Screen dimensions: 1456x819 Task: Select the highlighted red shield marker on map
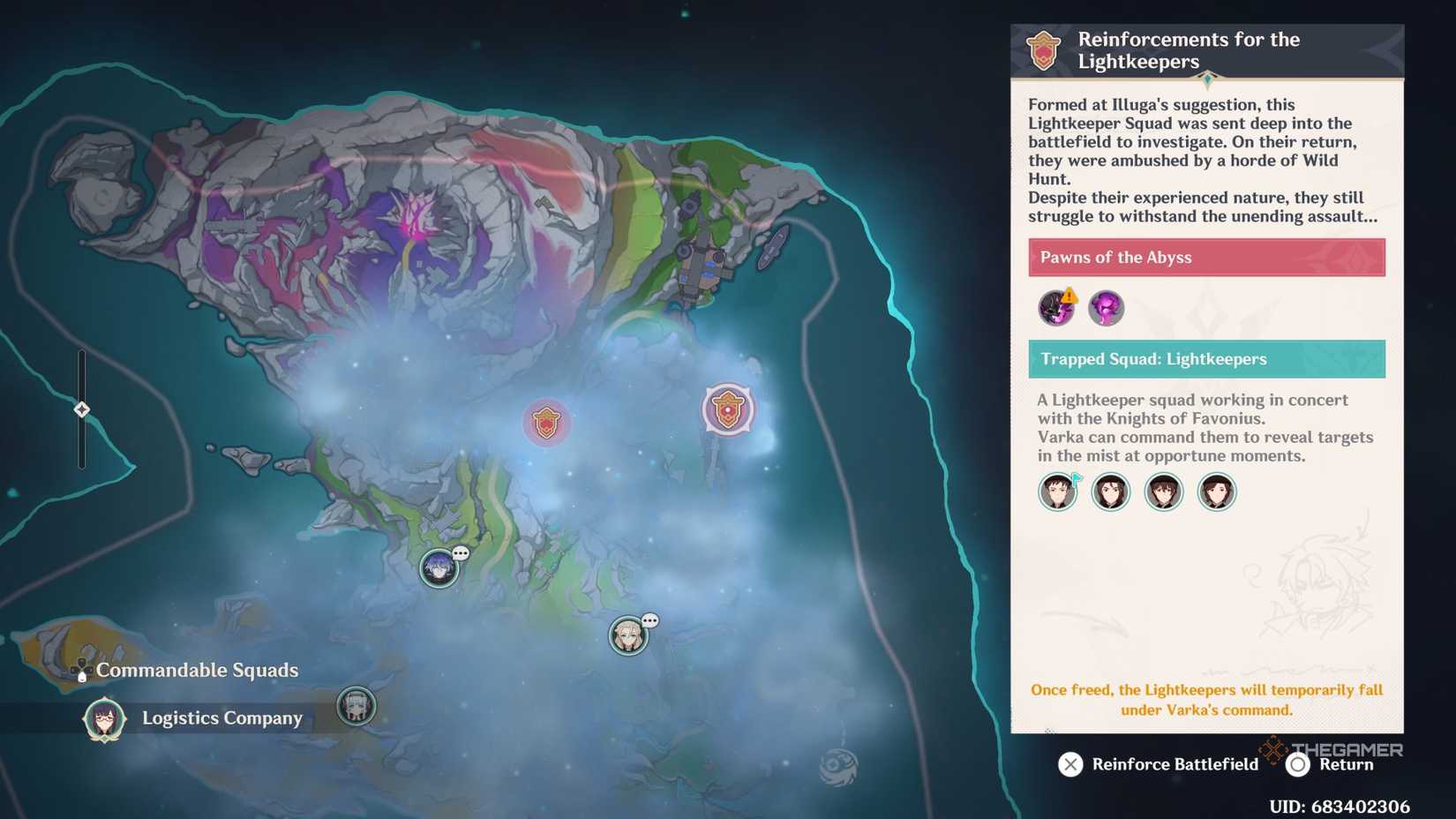point(729,408)
